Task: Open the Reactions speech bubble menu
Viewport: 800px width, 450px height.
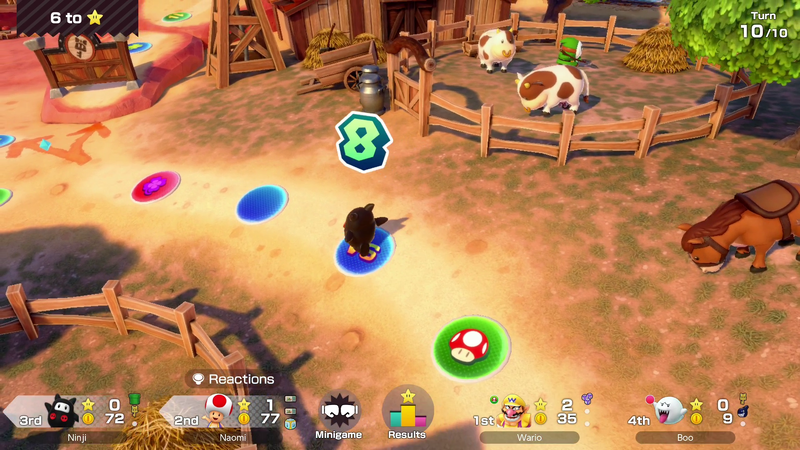Action: 233,379
